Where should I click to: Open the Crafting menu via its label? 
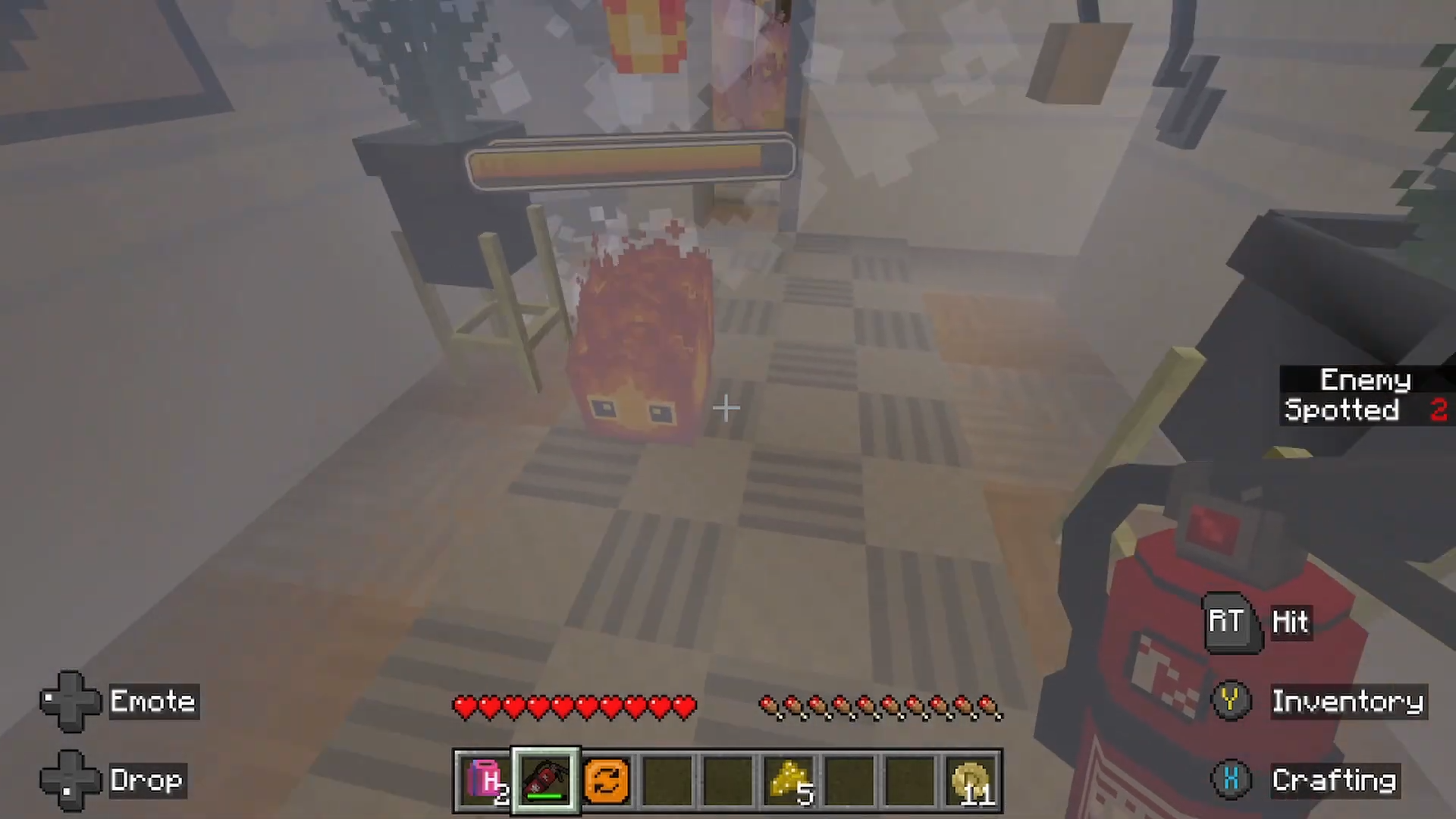(x=1335, y=780)
